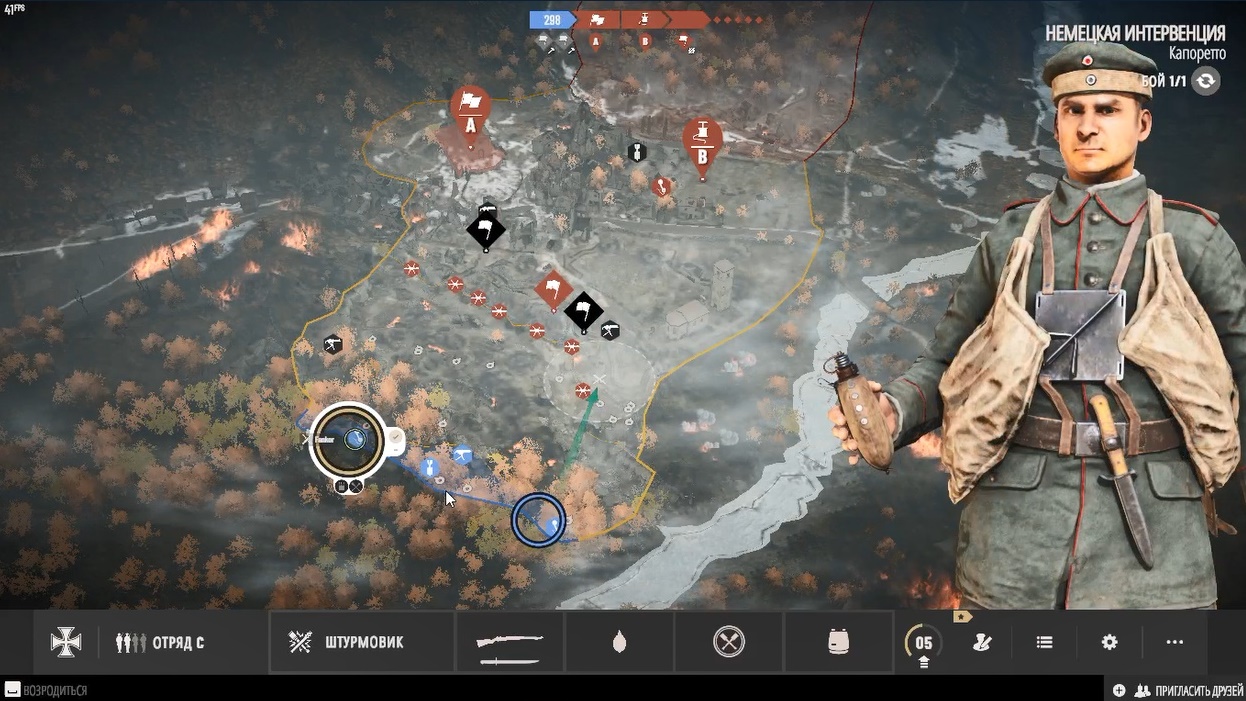Show the scoreboard list

[x=1044, y=642]
